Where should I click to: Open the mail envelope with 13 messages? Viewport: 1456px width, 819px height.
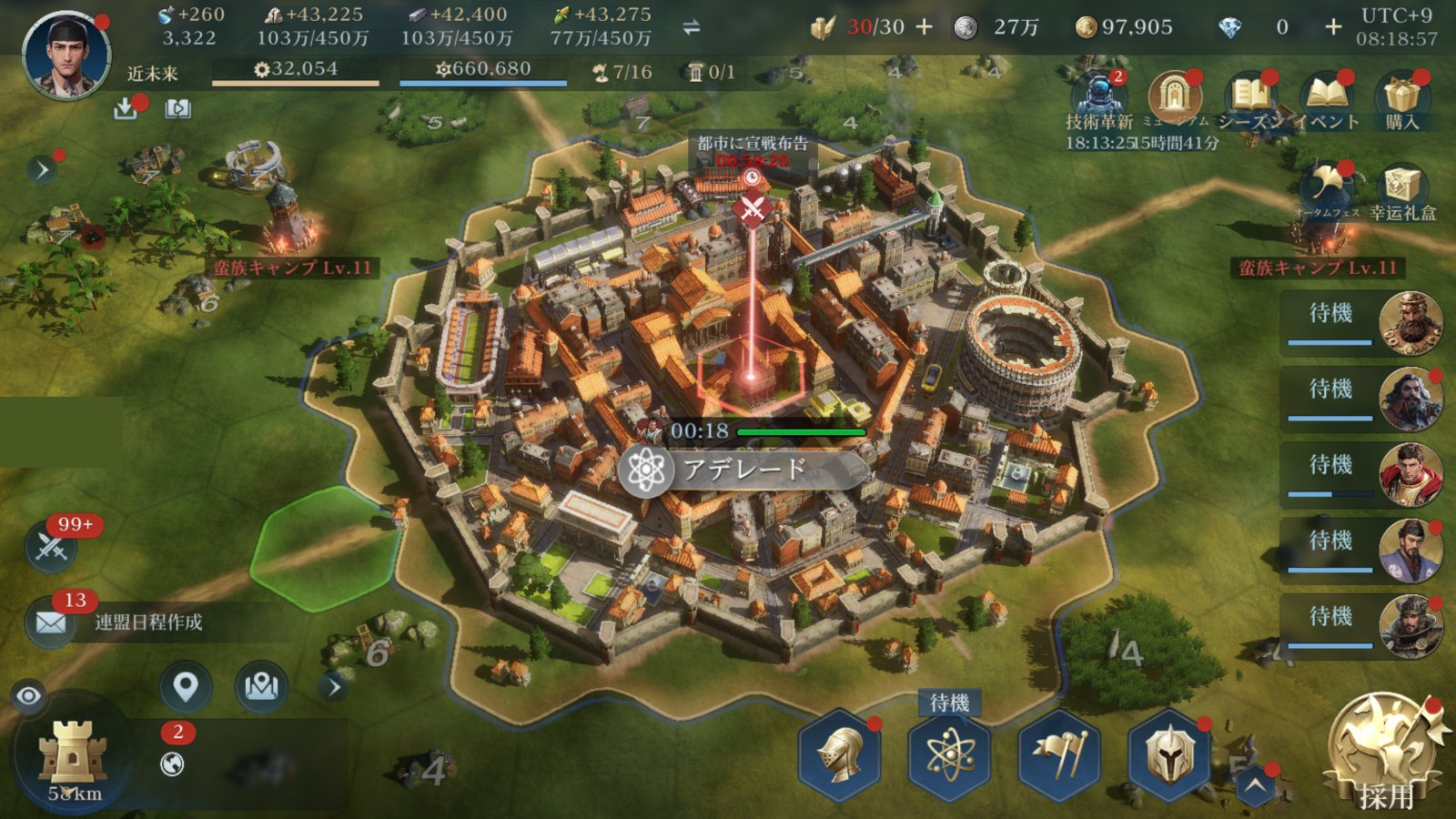tap(51, 623)
